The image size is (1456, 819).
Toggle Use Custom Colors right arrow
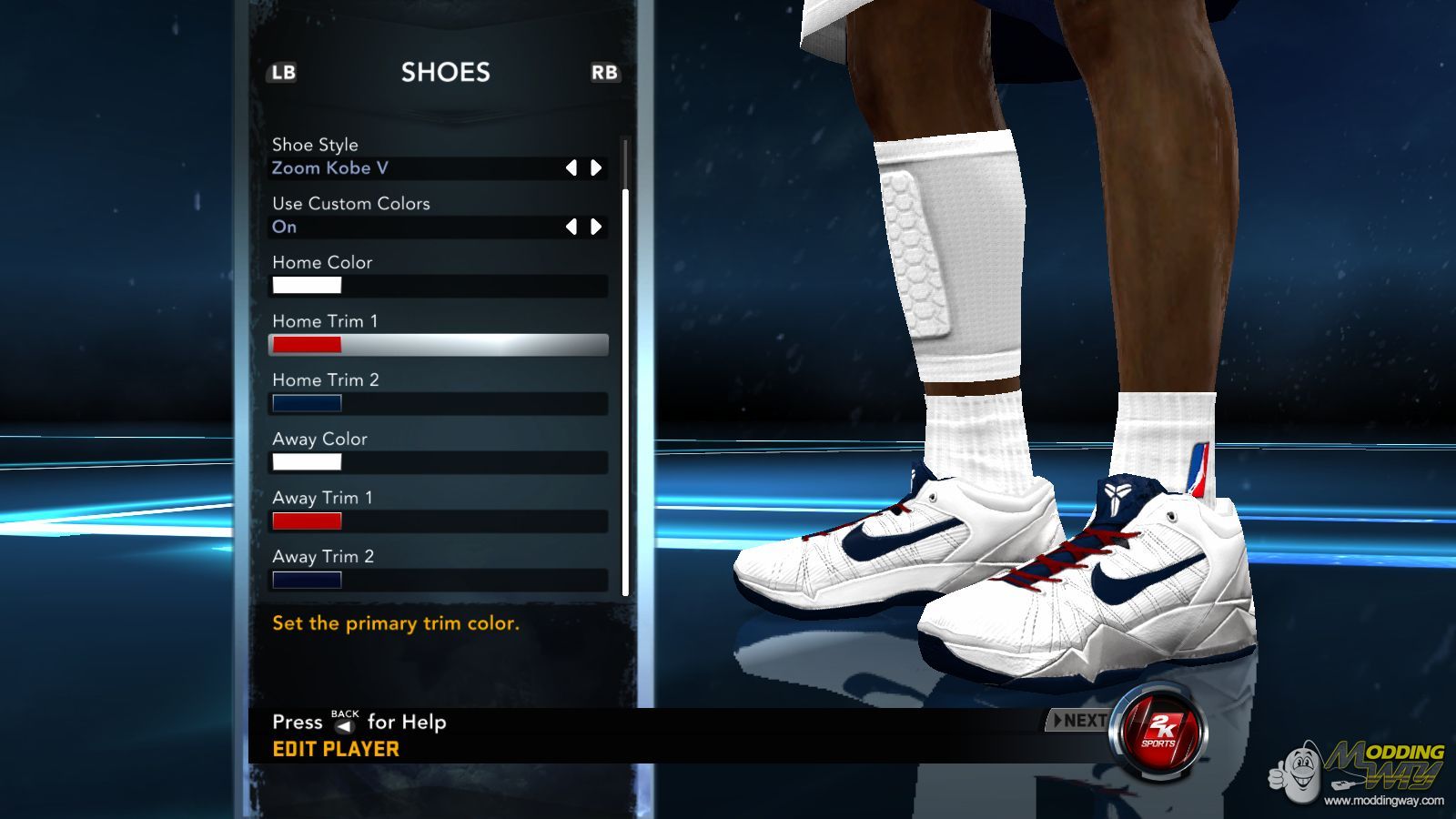pos(596,227)
